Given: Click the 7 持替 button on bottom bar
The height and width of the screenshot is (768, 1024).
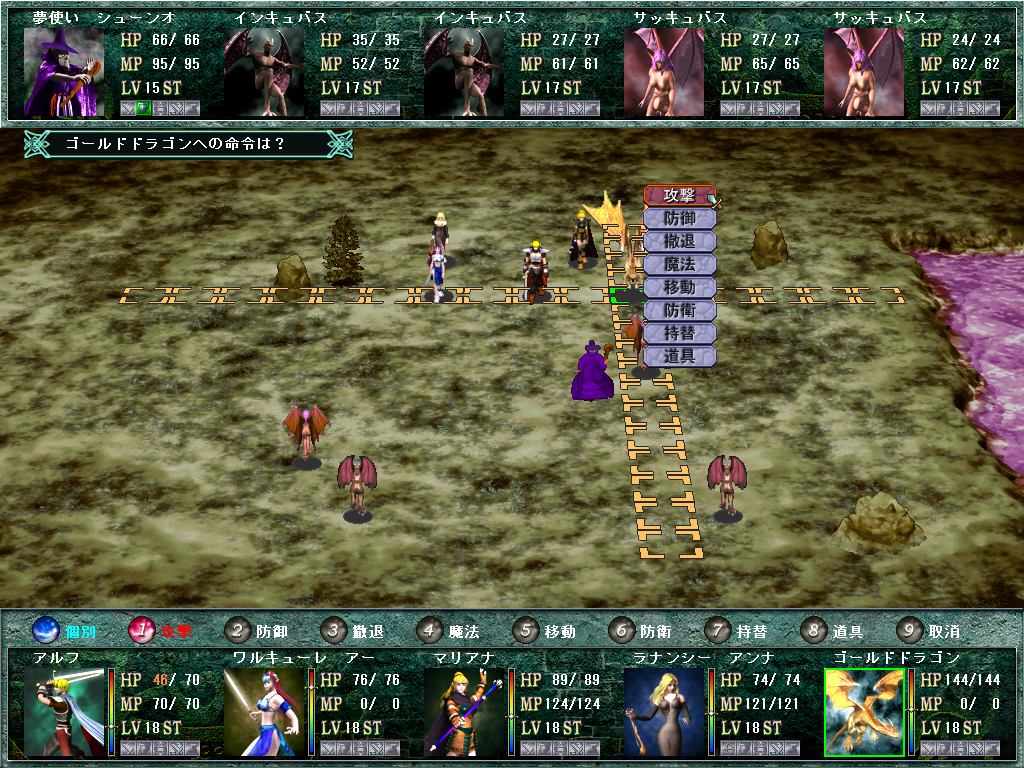Looking at the screenshot, I should tap(718, 630).
